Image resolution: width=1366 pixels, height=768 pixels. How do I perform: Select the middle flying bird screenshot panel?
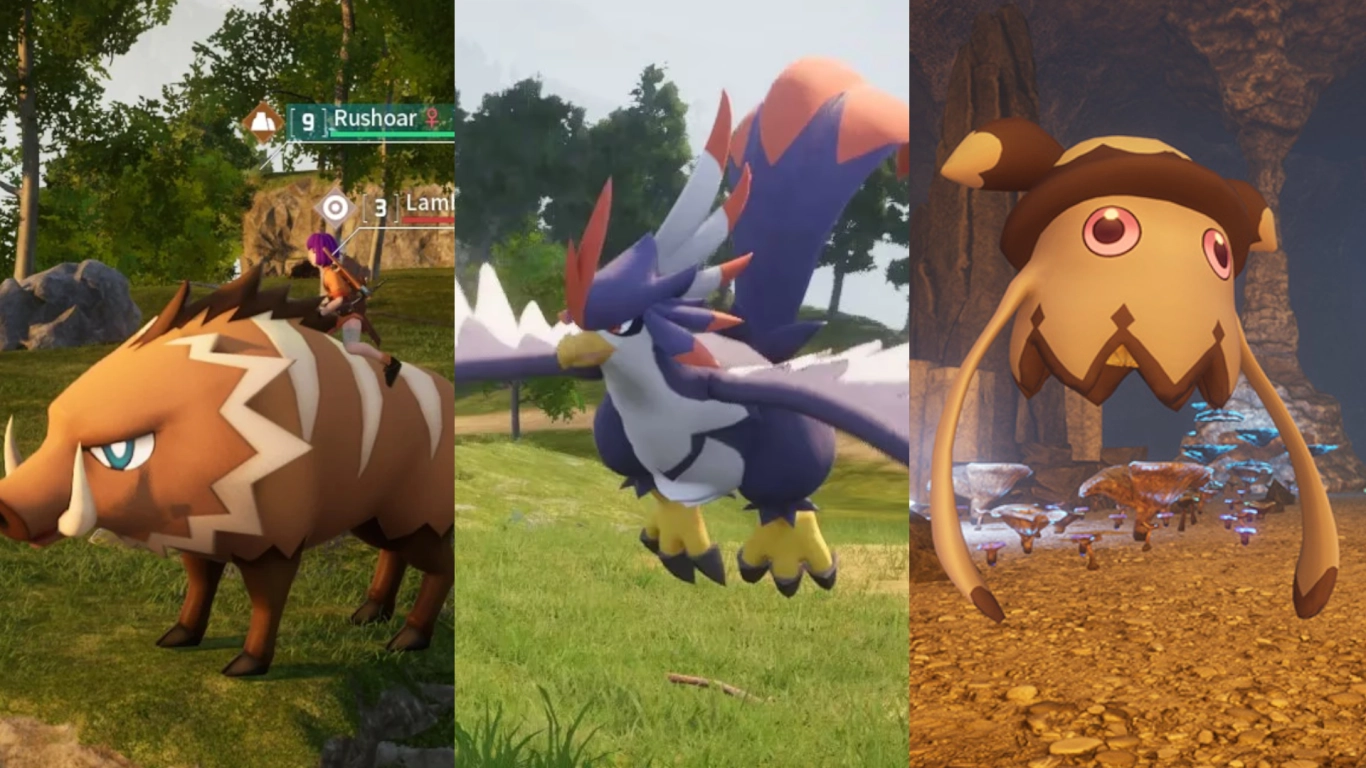coord(683,400)
